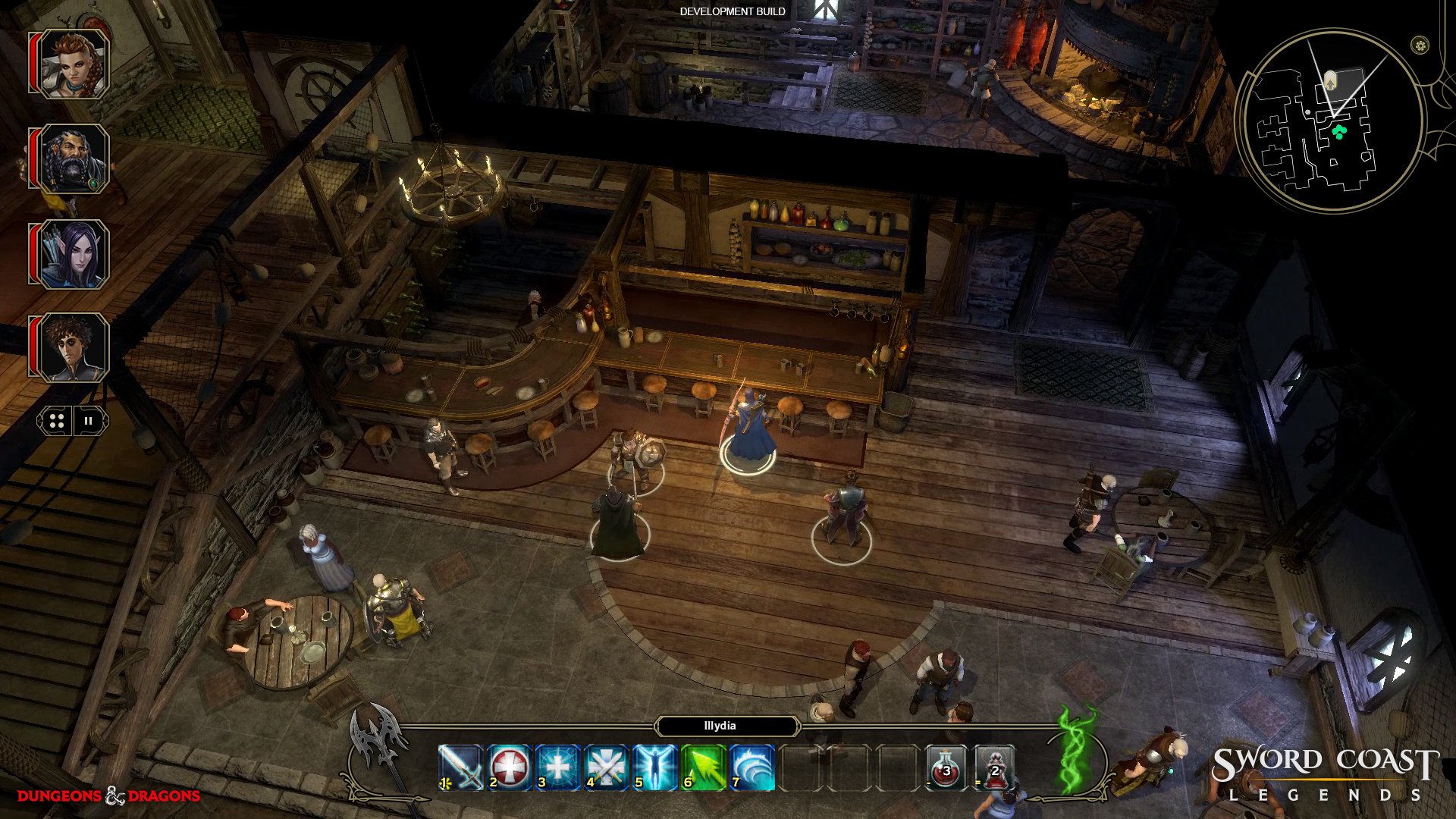The image size is (1456, 819).
Task: Select the red-haired warrior party portrait
Action: click(x=73, y=64)
